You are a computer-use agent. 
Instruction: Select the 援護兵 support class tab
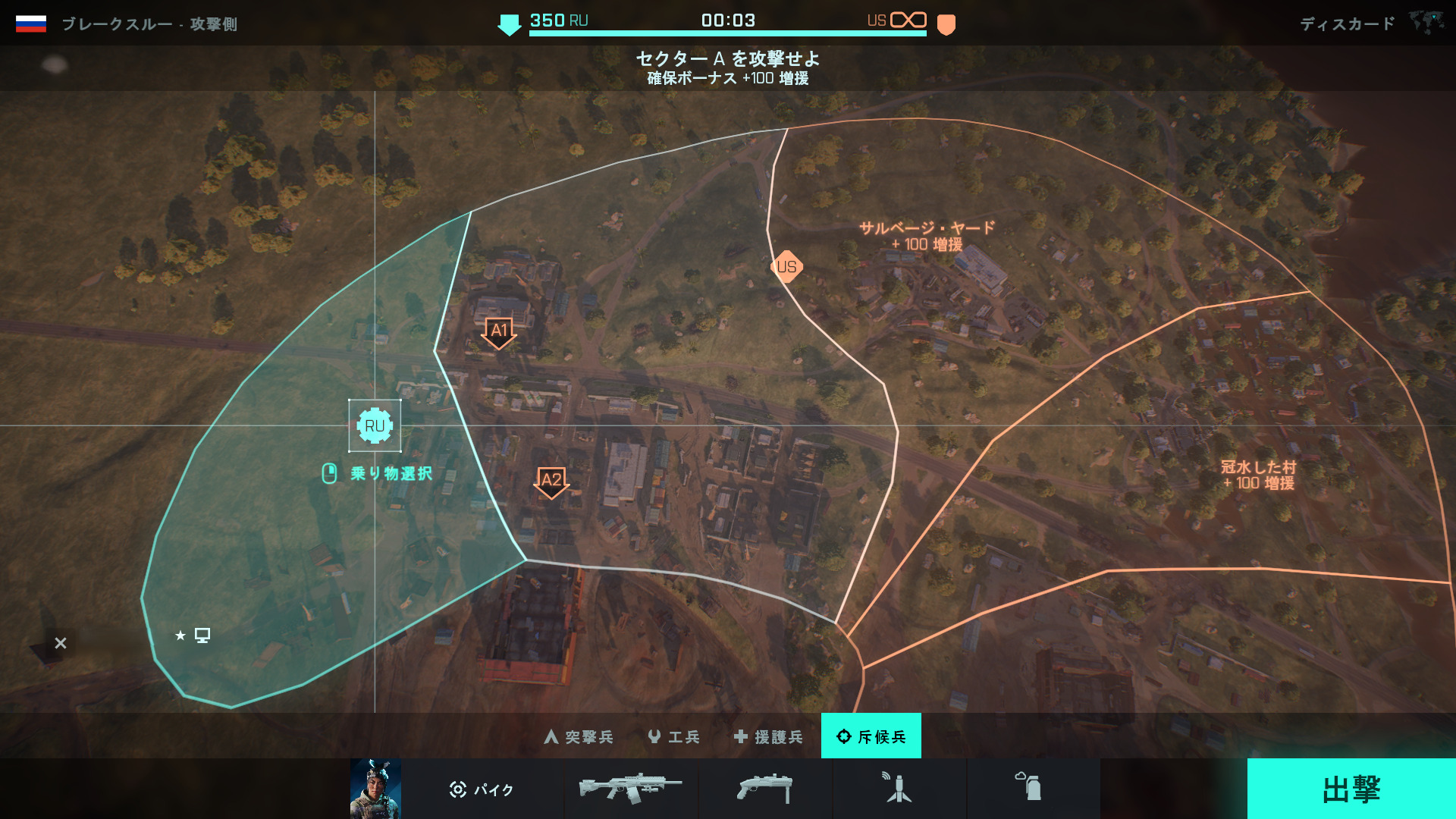tap(768, 736)
